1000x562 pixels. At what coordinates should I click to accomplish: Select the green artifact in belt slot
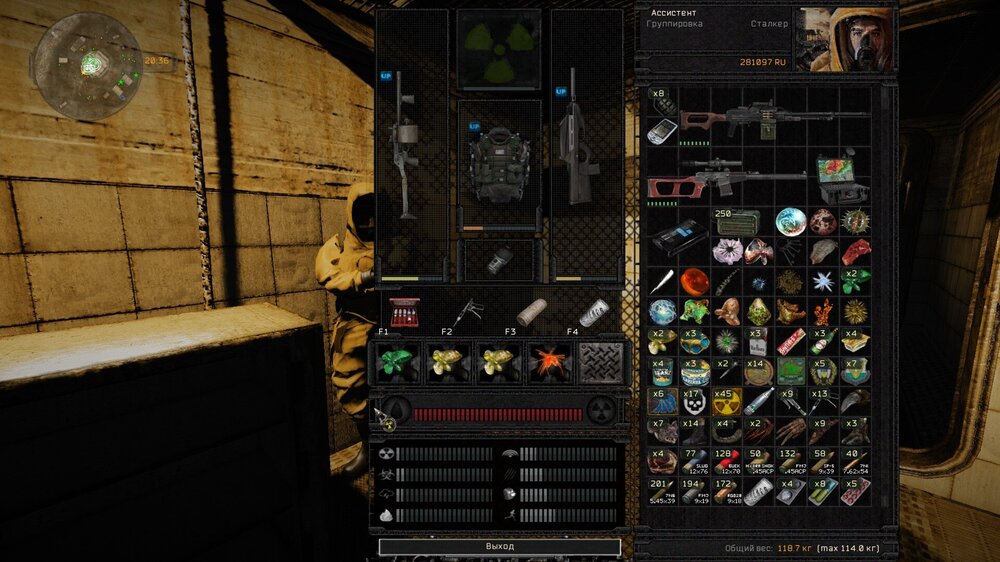399,363
